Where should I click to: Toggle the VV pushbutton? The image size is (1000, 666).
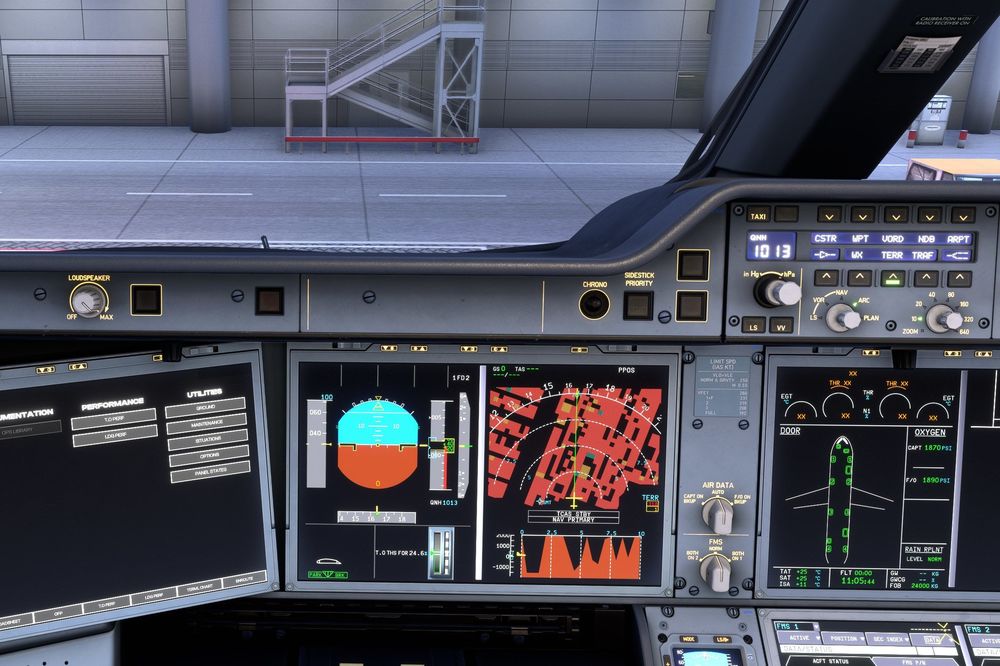(781, 324)
